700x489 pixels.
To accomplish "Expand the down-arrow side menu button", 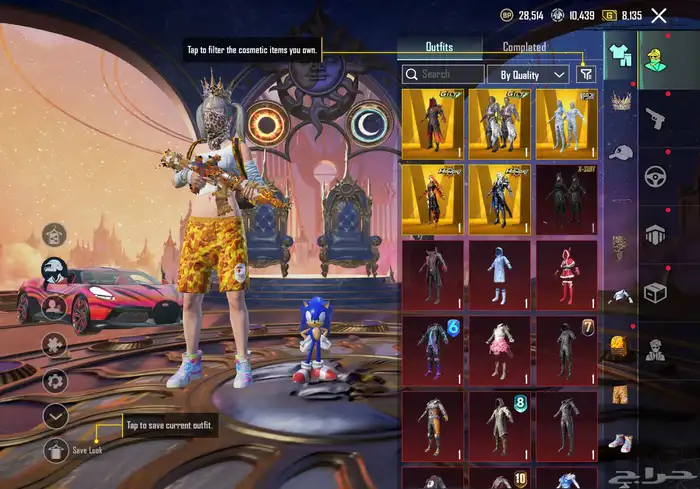I will coord(56,414).
